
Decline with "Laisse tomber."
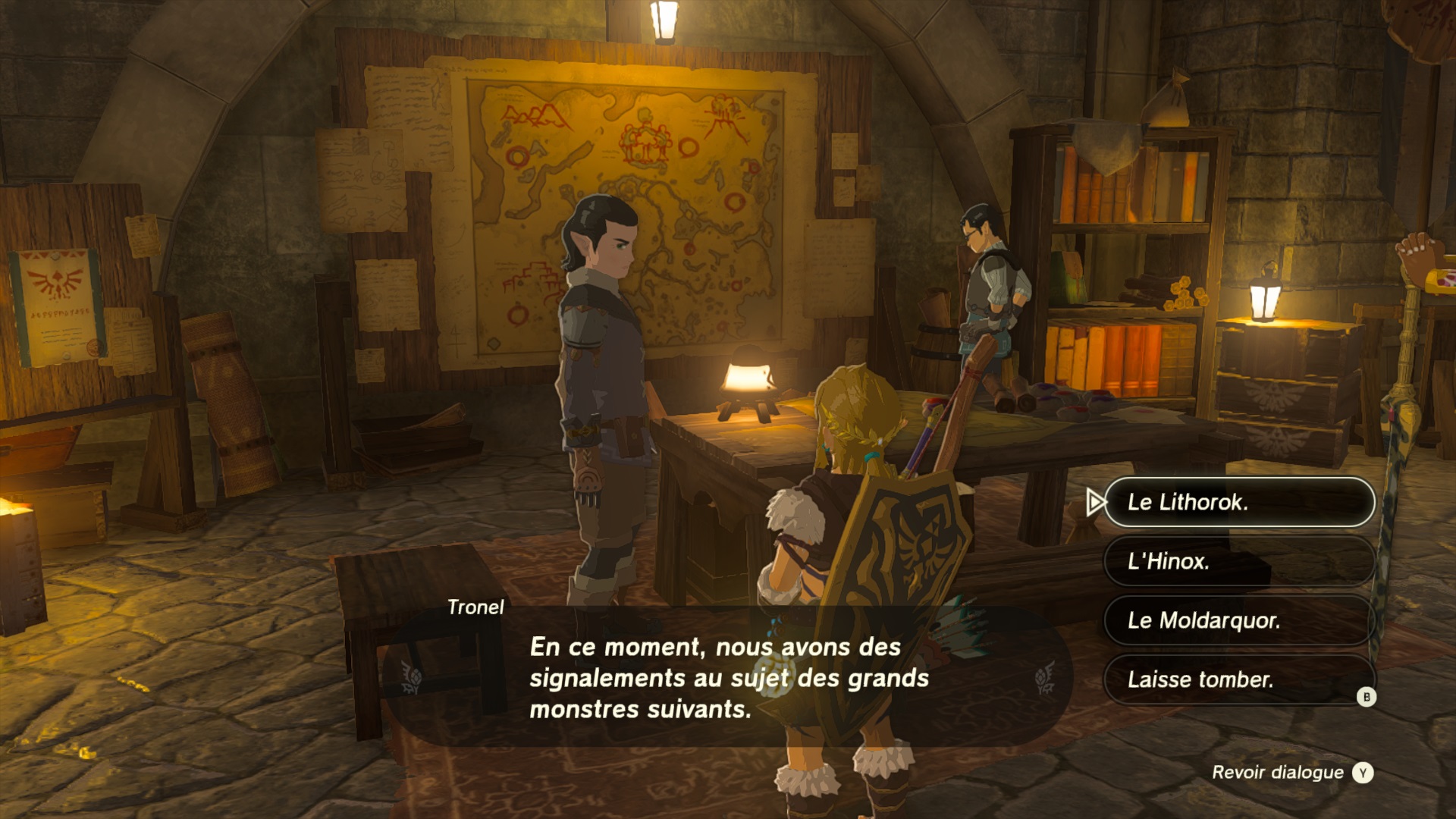click(x=1238, y=679)
